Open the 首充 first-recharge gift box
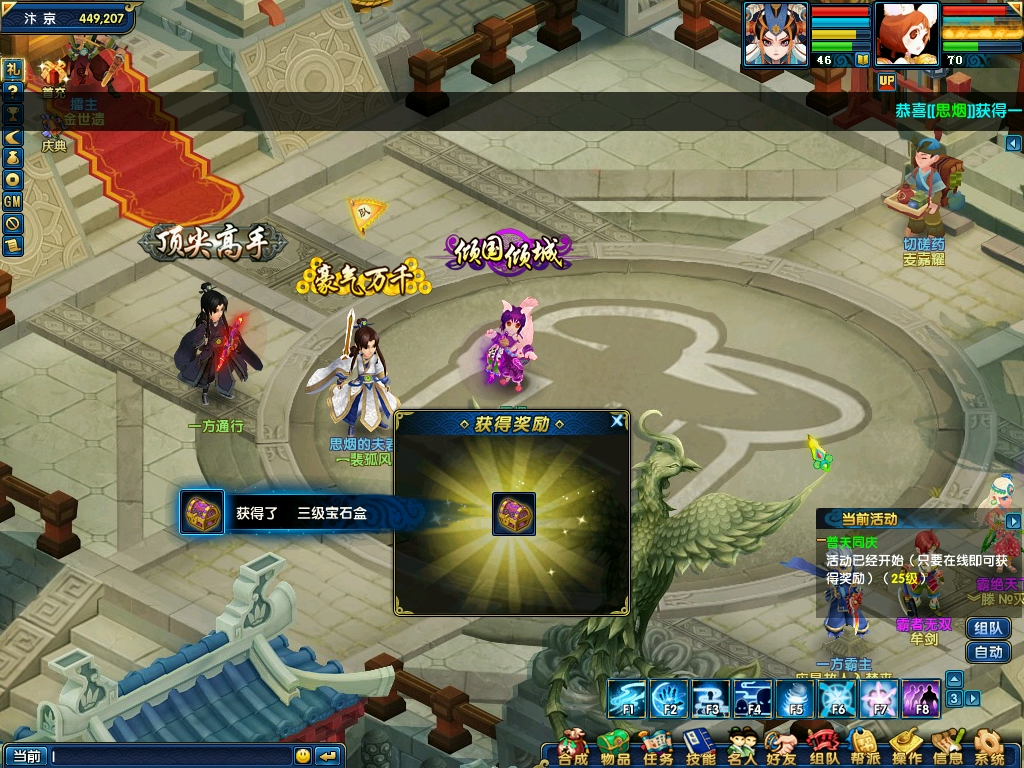This screenshot has height=768, width=1024. 53,74
